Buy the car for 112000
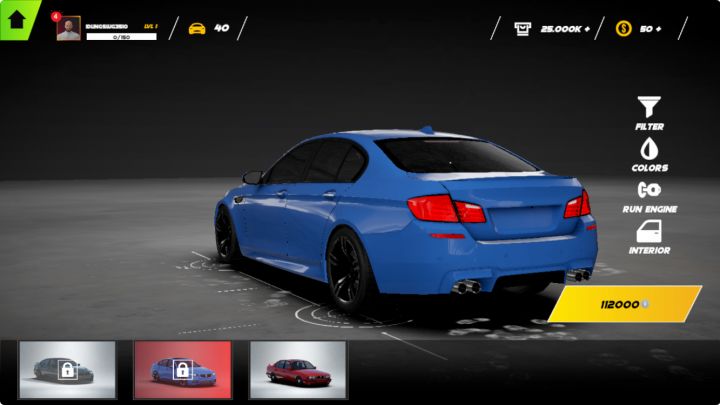 (624, 304)
